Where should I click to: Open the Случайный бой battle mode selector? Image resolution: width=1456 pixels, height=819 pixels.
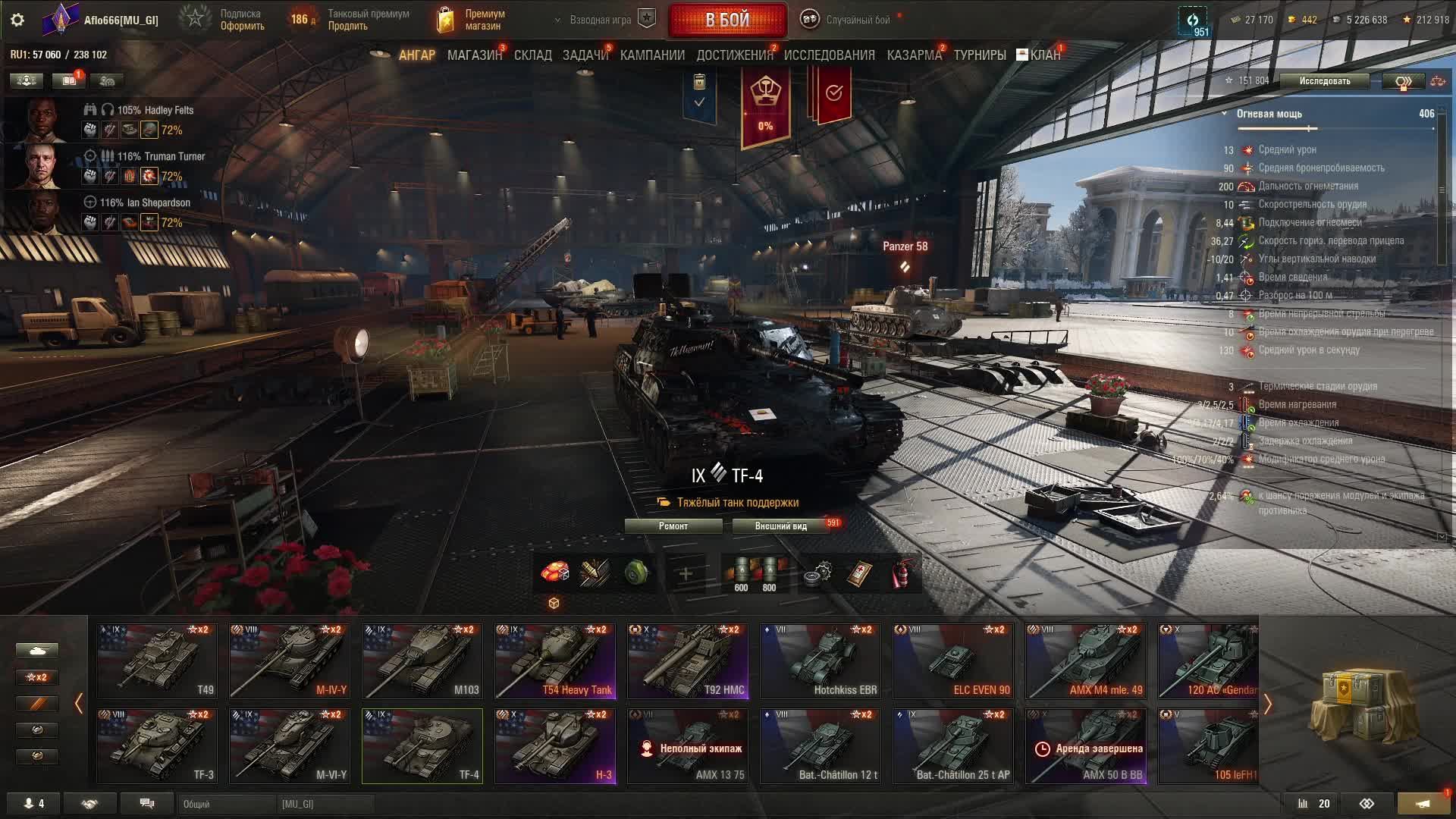tap(857, 20)
